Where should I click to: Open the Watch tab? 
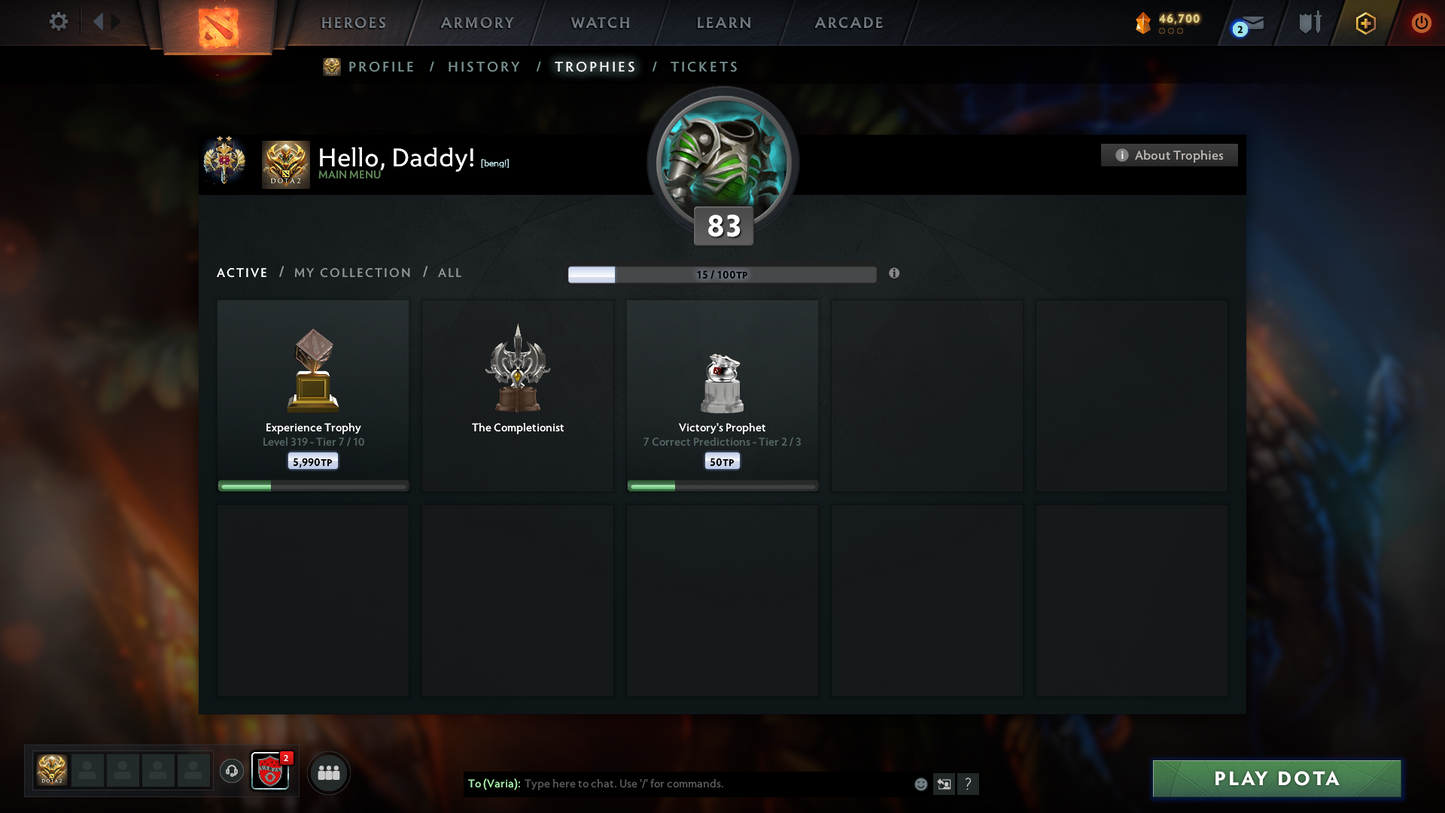coord(600,23)
